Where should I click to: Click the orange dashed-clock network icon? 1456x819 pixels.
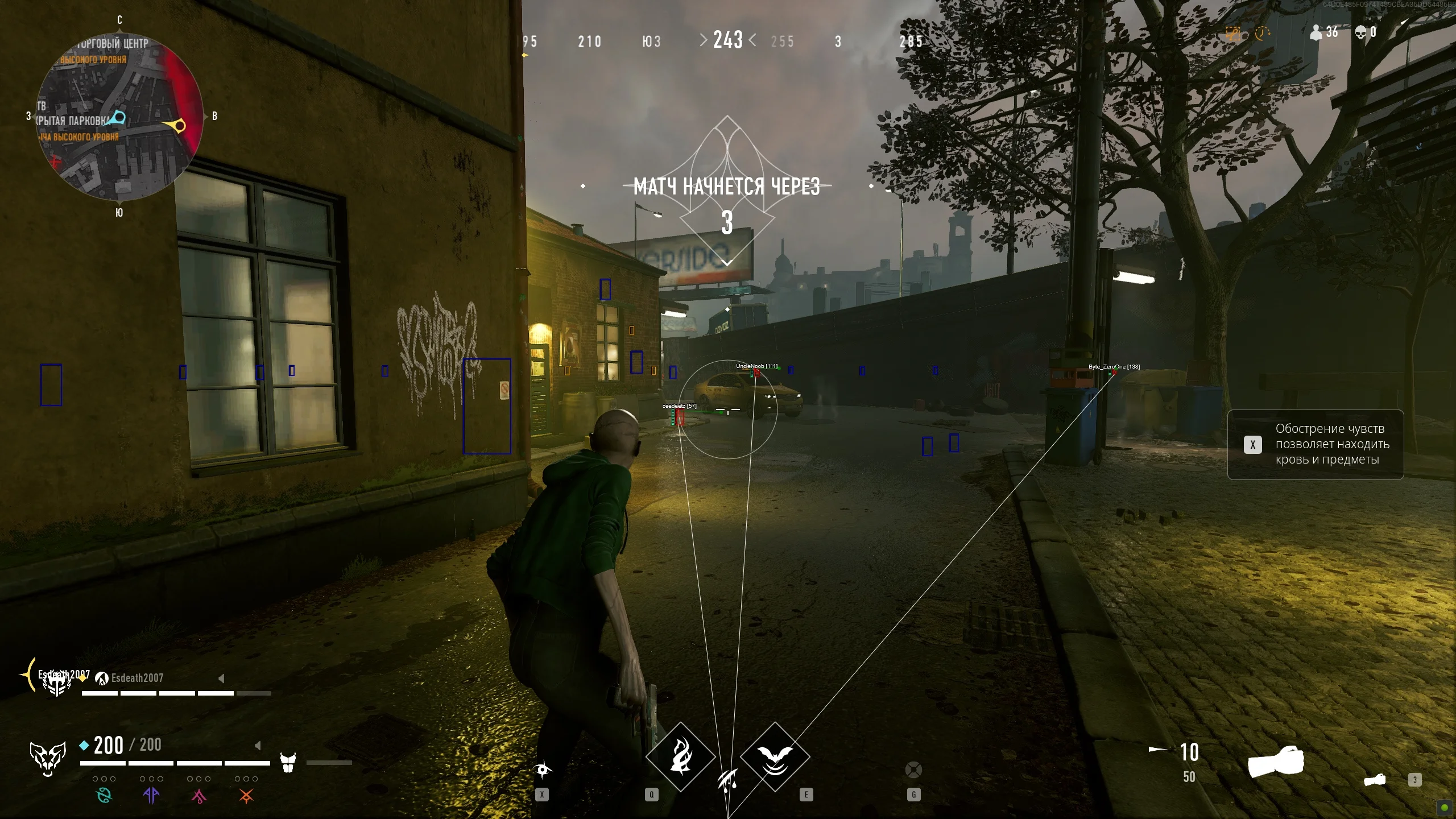pos(1262,33)
